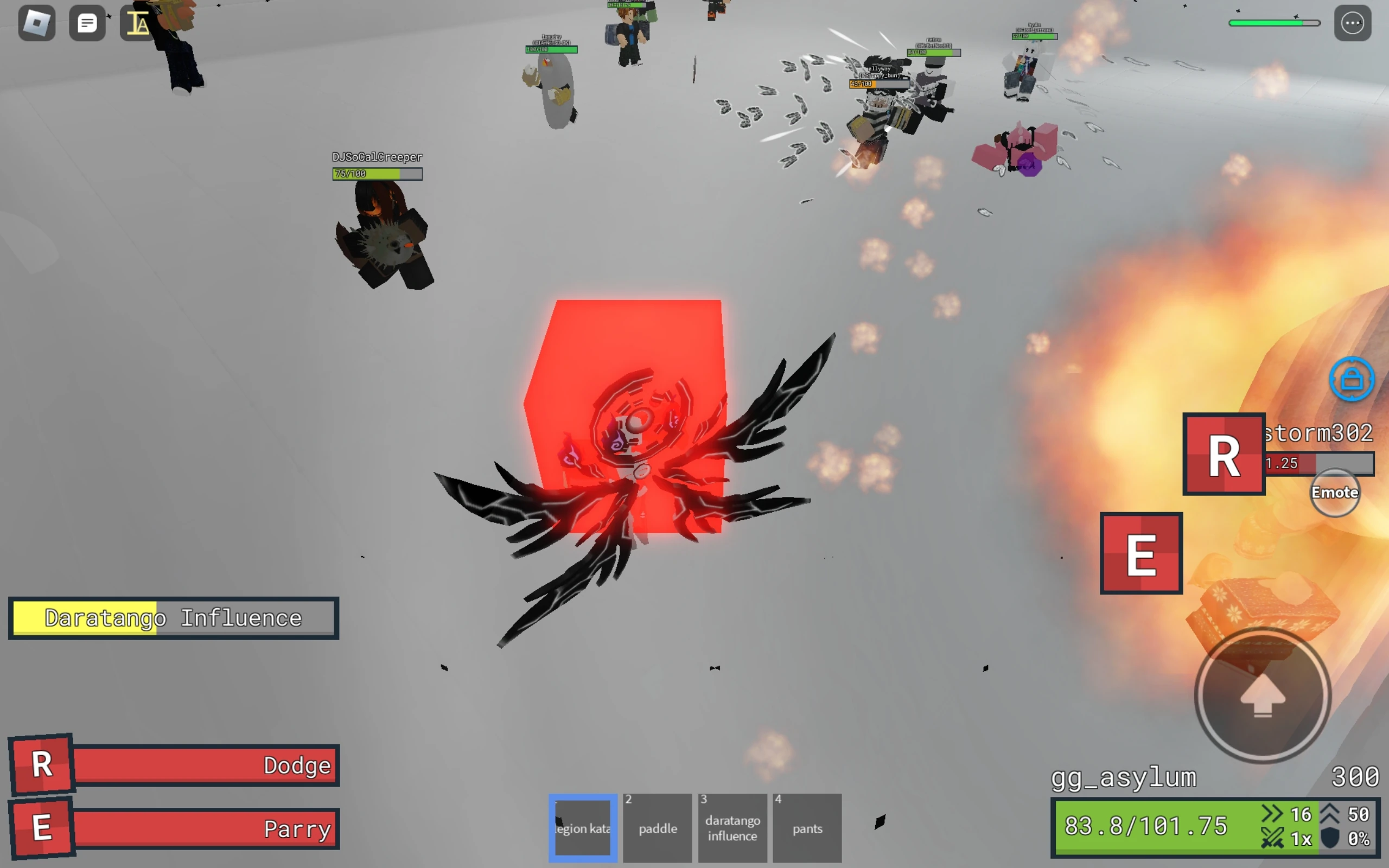This screenshot has height=868, width=1389.
Task: Select daratango influence in slot 3
Action: click(732, 828)
